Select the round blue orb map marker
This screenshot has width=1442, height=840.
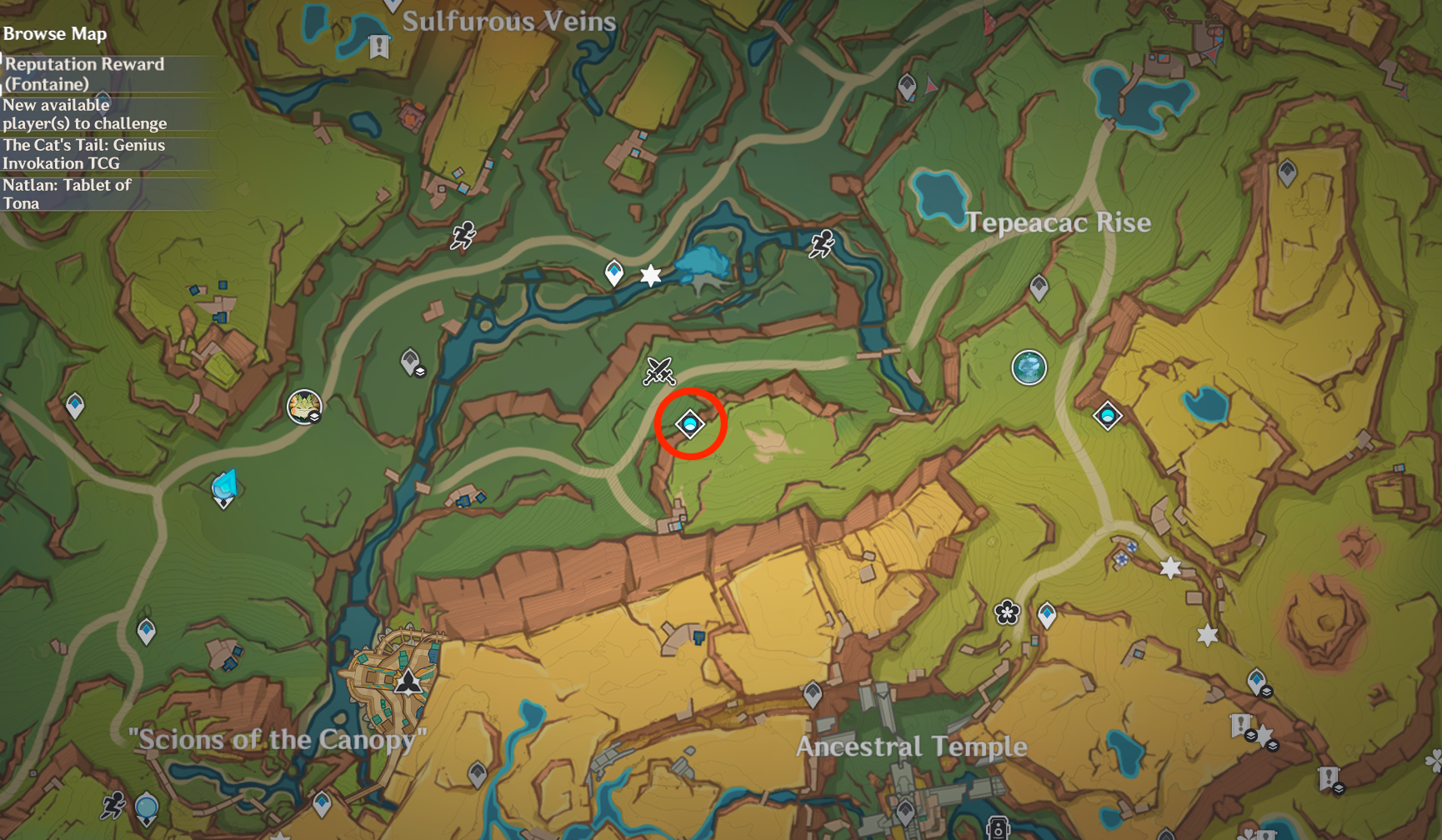coord(1029,367)
